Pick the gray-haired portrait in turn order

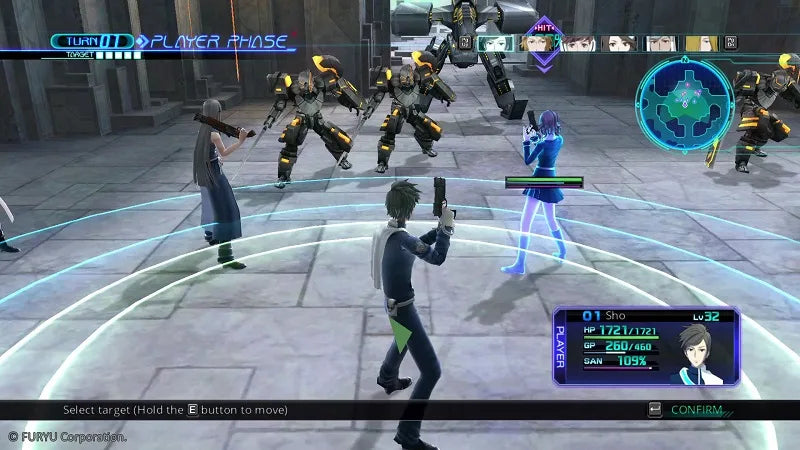tap(660, 43)
